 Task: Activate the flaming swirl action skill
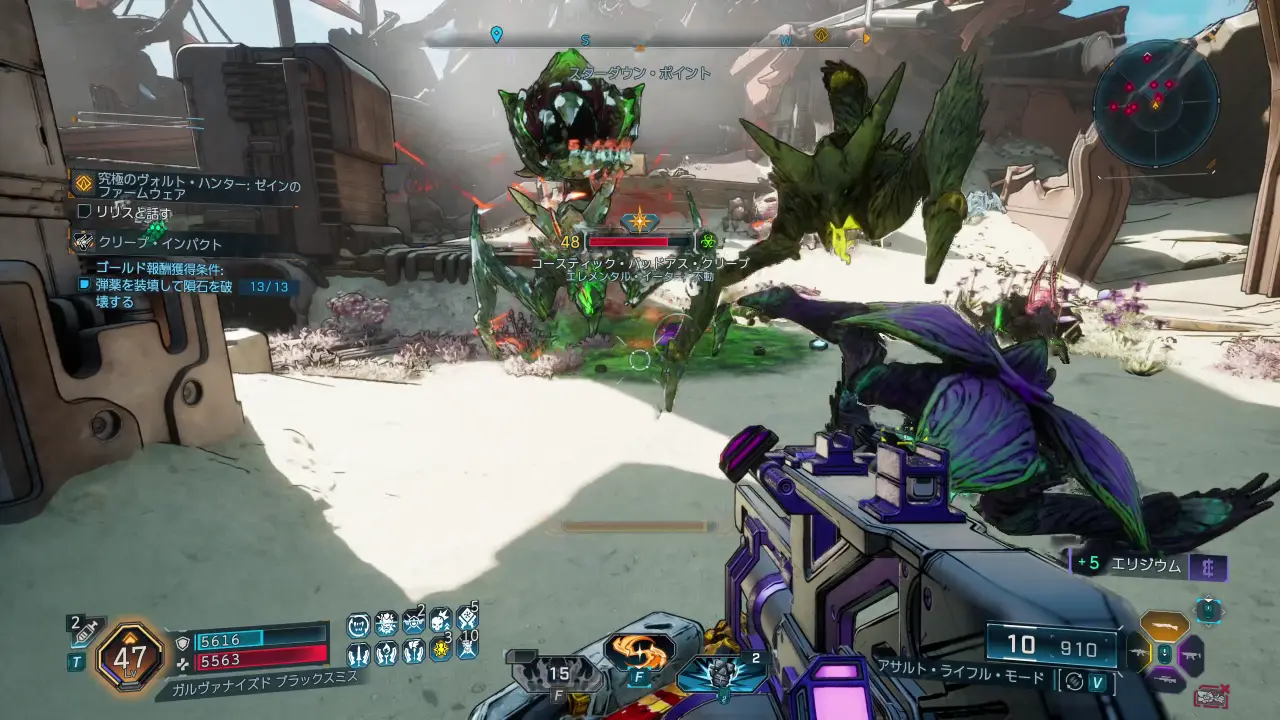pyautogui.click(x=639, y=651)
